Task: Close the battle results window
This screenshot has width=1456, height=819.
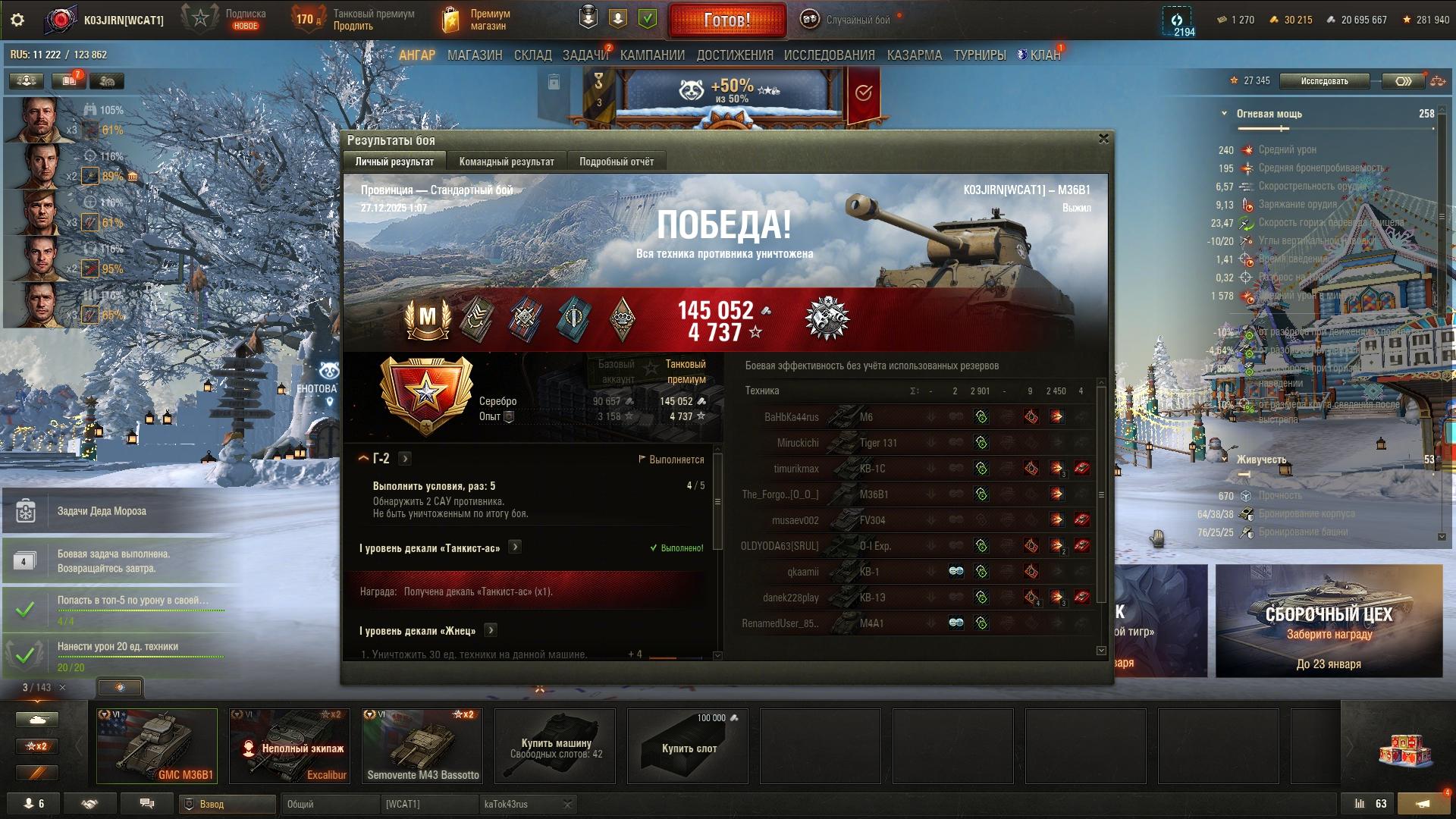Action: pos(1103,139)
